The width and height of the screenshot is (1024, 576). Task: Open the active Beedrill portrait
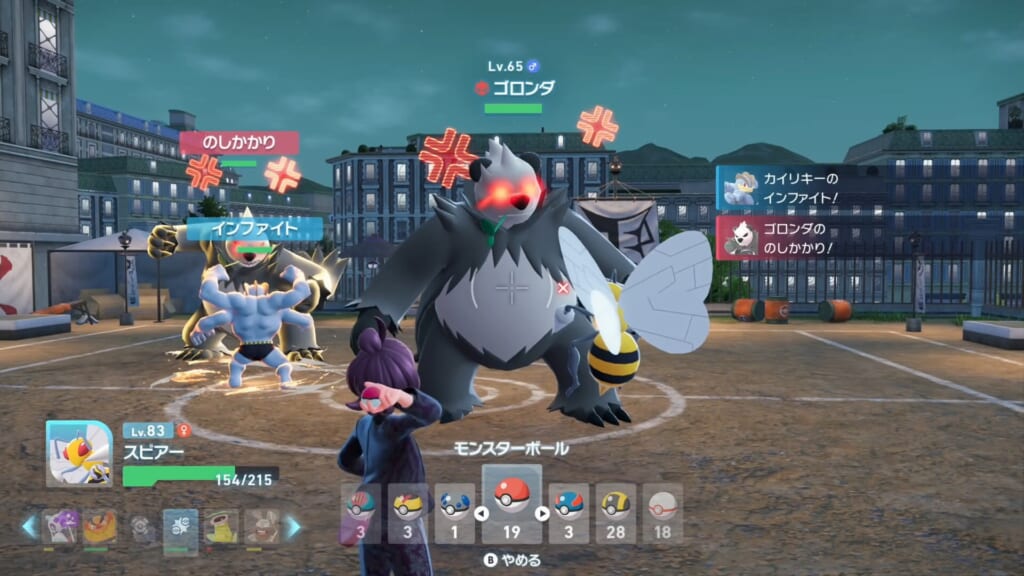click(x=79, y=453)
